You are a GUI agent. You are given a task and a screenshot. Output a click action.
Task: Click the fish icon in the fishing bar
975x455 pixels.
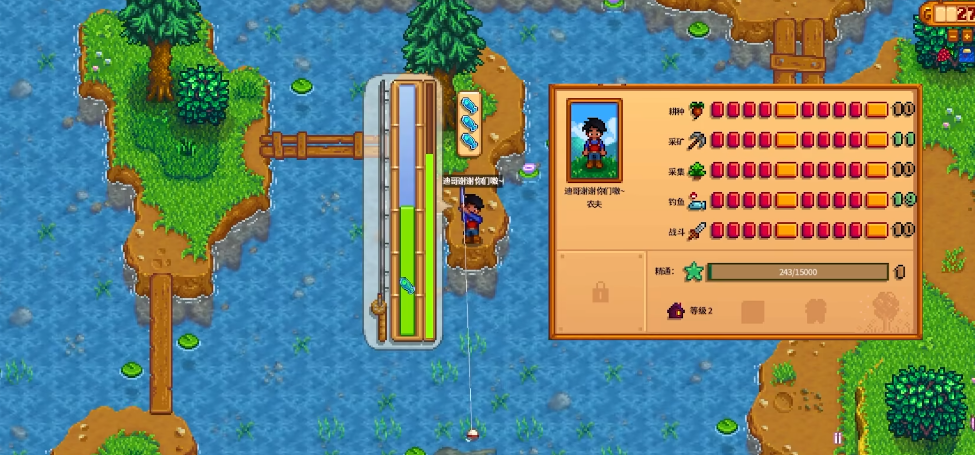[407, 287]
